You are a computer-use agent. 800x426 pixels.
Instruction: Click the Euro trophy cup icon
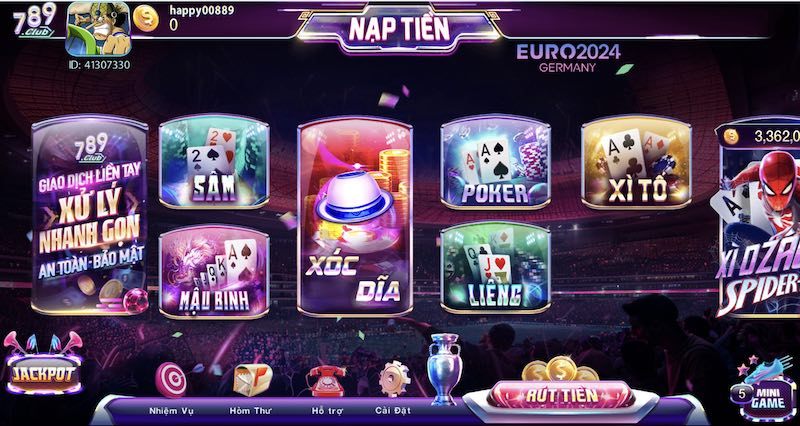pyautogui.click(x=442, y=368)
